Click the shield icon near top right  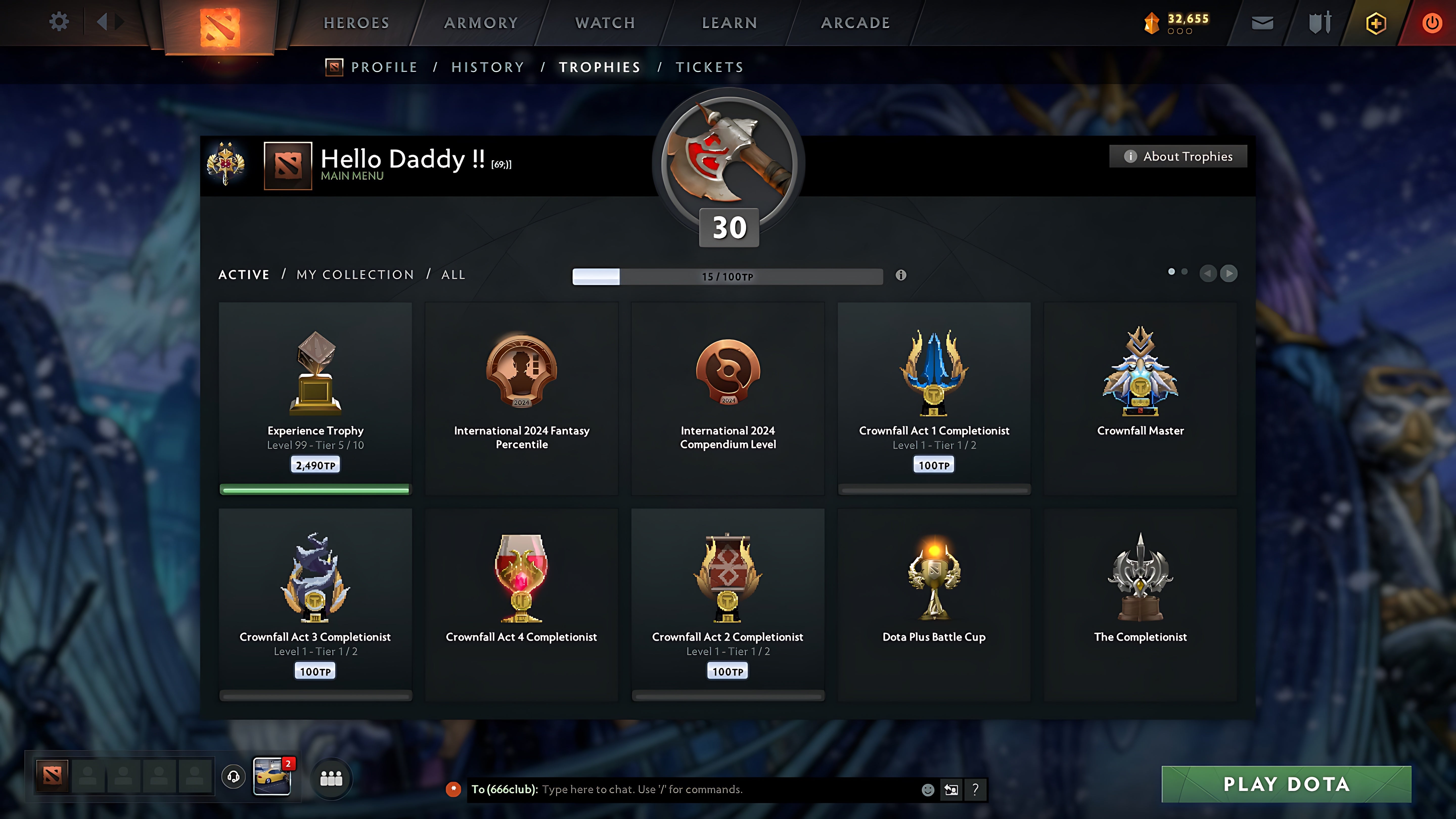(x=1319, y=22)
